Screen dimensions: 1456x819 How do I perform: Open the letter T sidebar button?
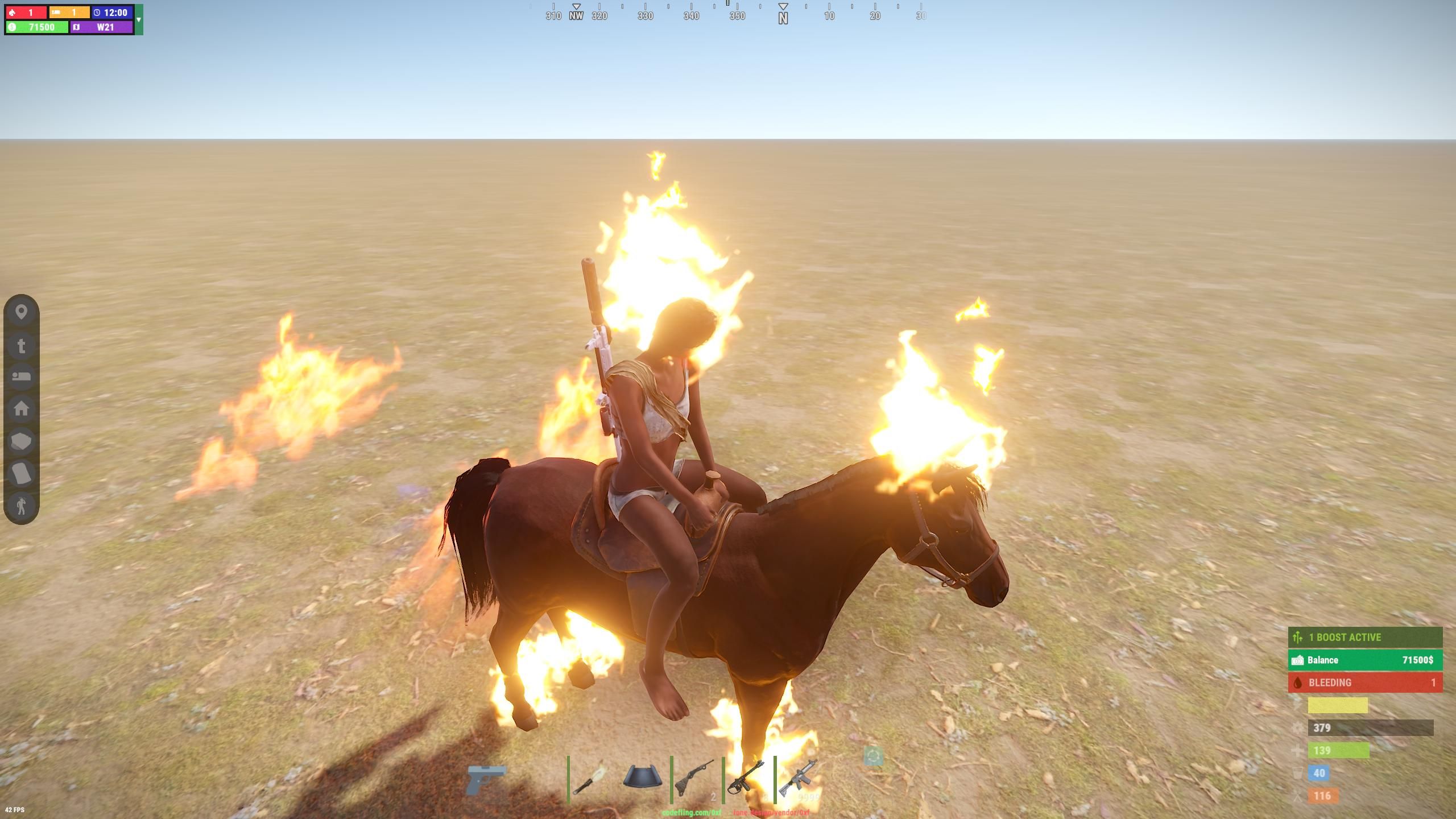(22, 345)
